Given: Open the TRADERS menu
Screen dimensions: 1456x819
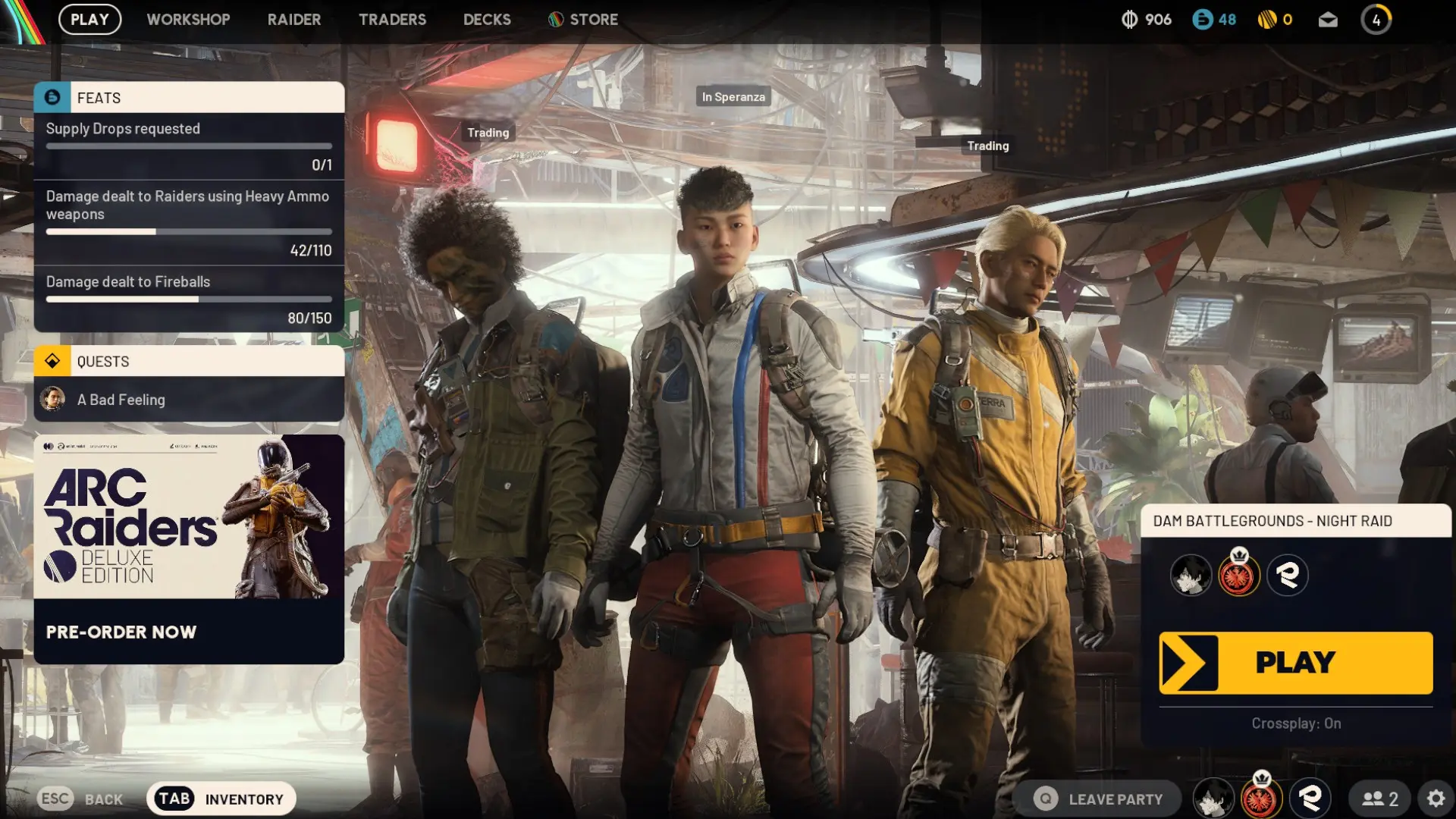Looking at the screenshot, I should [392, 20].
